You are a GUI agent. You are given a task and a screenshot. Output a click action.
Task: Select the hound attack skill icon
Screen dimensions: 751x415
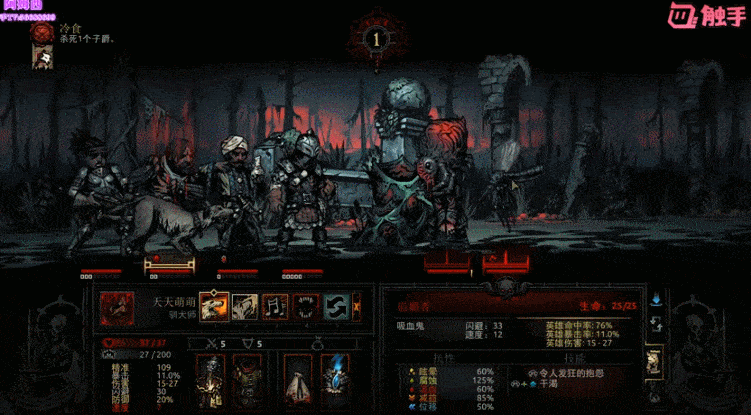214,305
